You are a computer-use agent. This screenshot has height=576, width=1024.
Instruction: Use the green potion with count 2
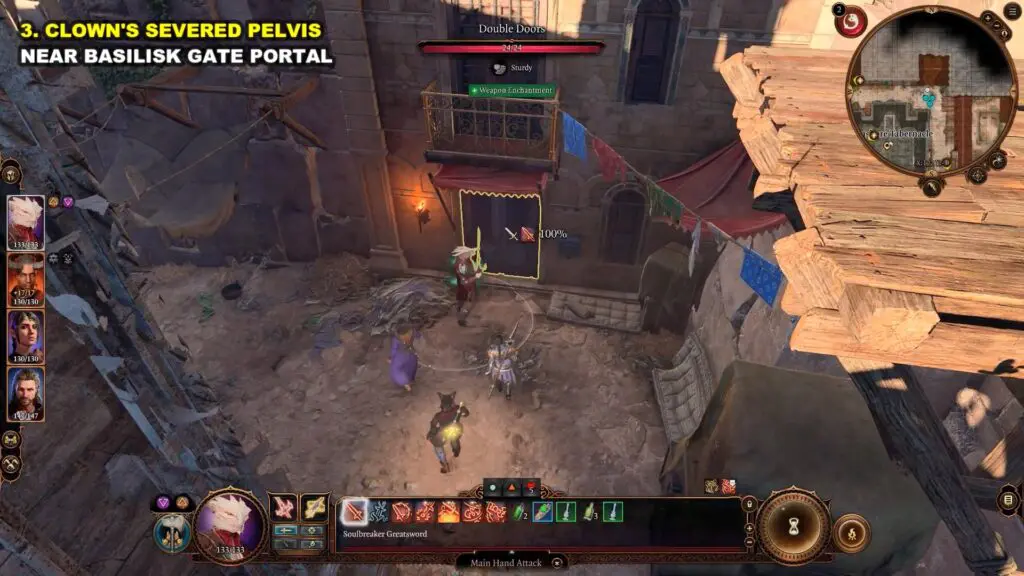click(x=520, y=512)
